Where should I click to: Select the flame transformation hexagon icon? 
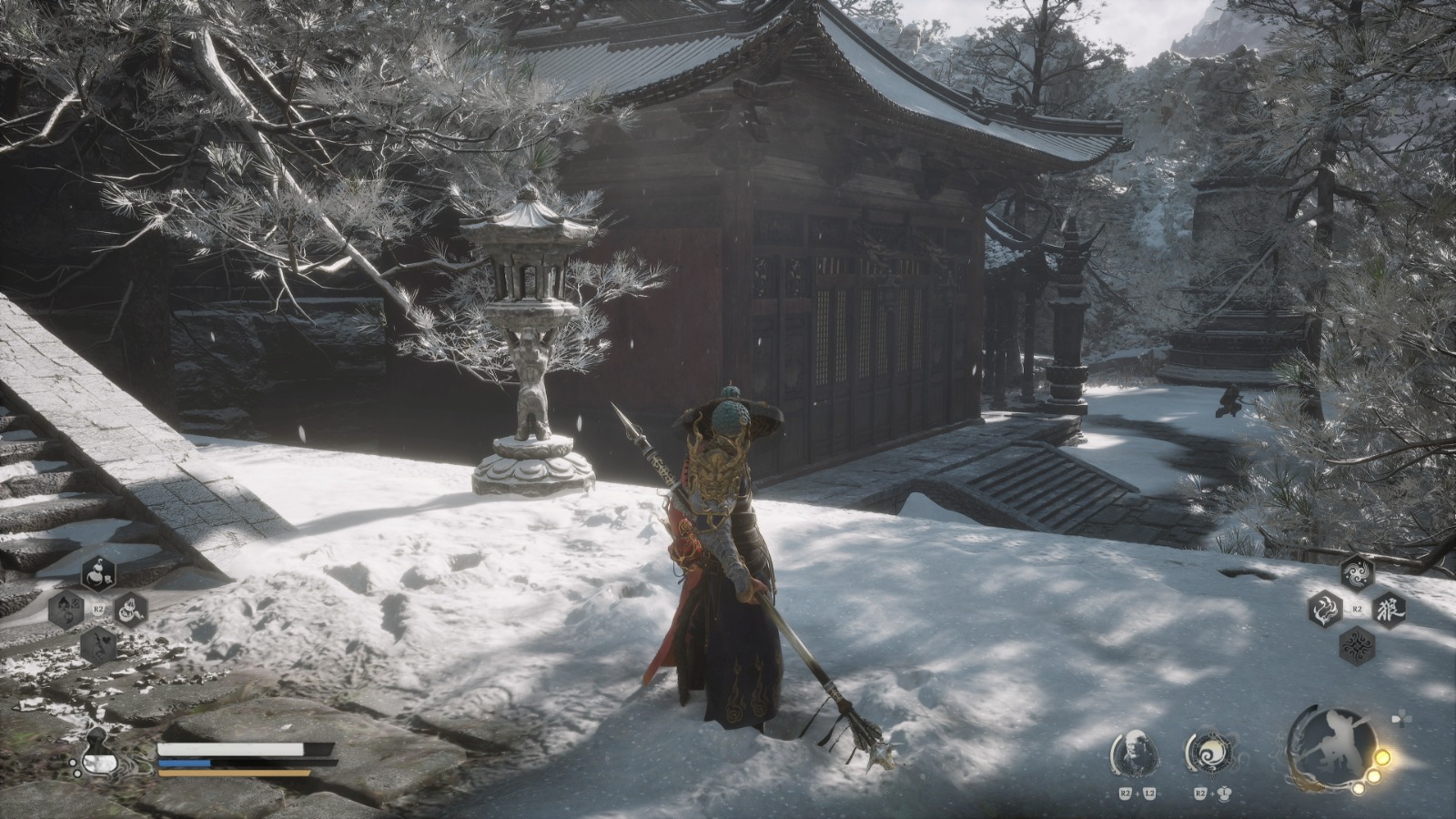(x=1324, y=608)
